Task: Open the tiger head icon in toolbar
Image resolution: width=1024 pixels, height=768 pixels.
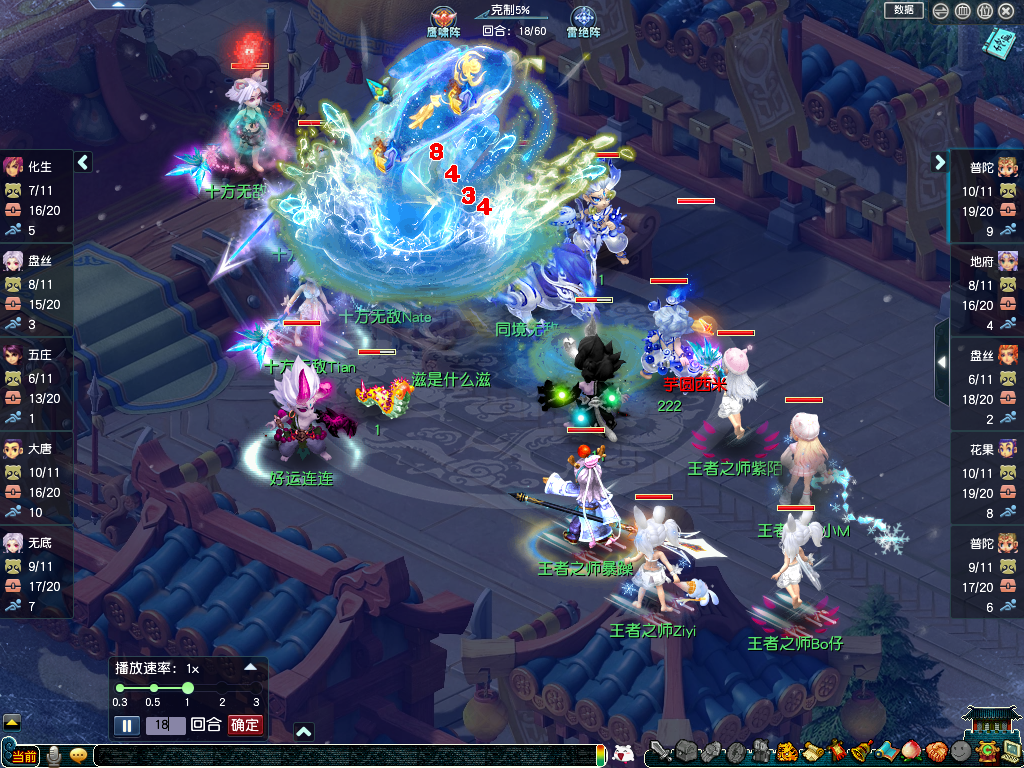Action: (787, 752)
